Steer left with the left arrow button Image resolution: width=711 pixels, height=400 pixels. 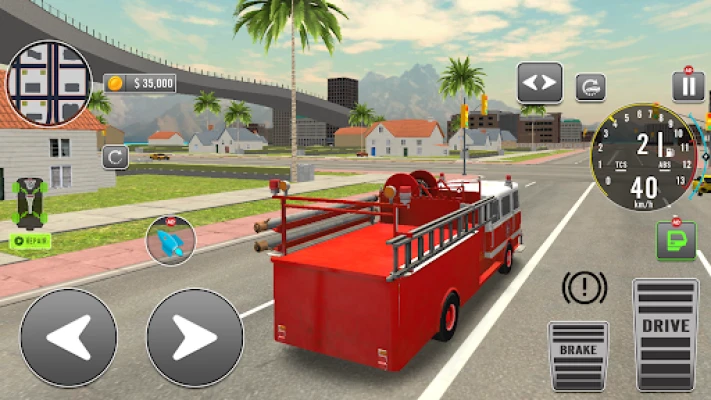click(x=68, y=337)
